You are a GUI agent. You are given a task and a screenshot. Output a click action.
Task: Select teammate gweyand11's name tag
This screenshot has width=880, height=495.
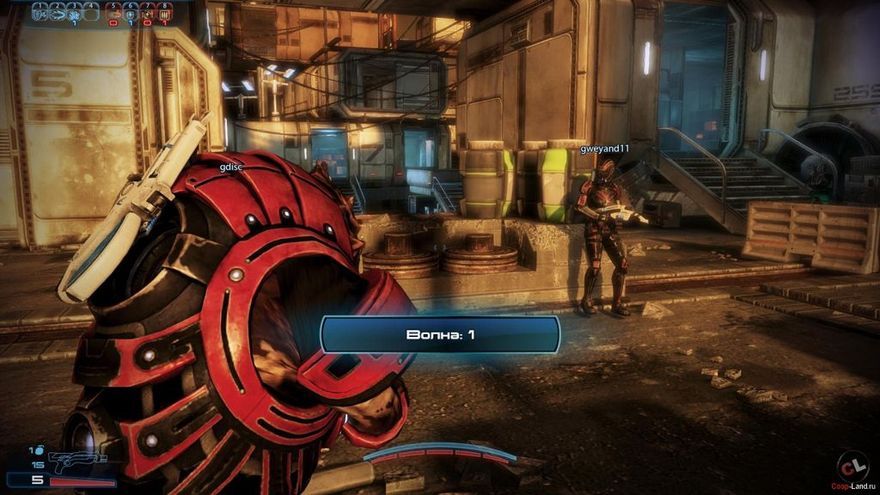pyautogui.click(x=605, y=149)
